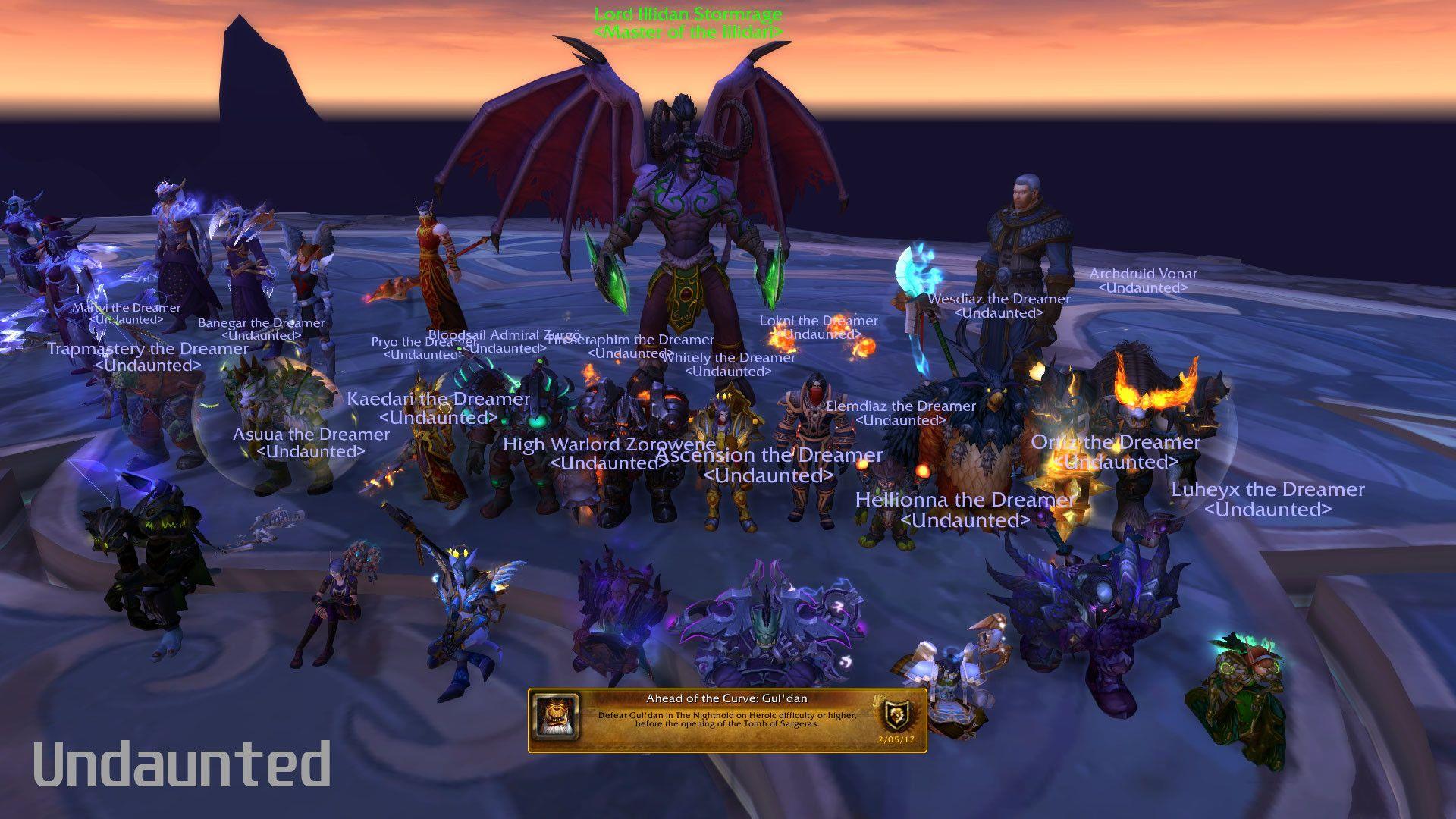This screenshot has height=819, width=1456.
Task: Open the Ahead of the Curve: Gul'dan achievement alert
Action: 726,719
